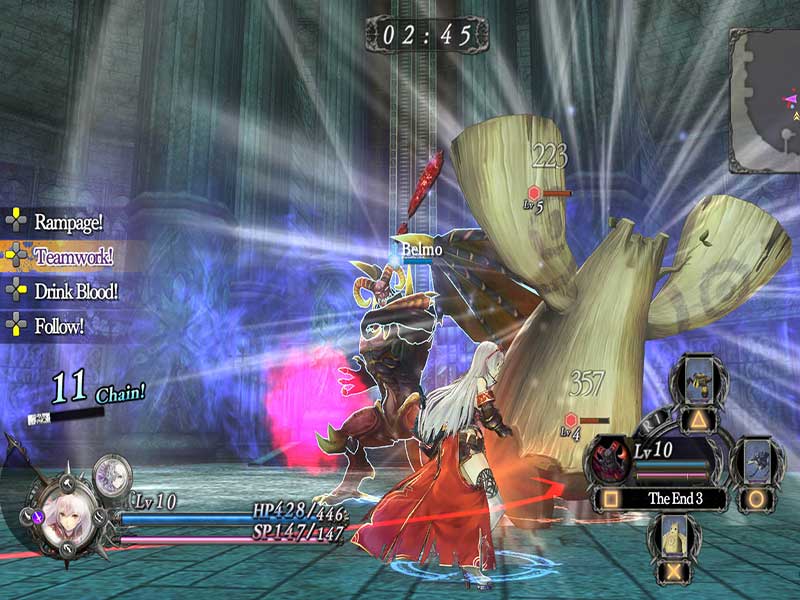Open the dungeon minimap
Viewport: 800px width, 600px height.
point(767,100)
